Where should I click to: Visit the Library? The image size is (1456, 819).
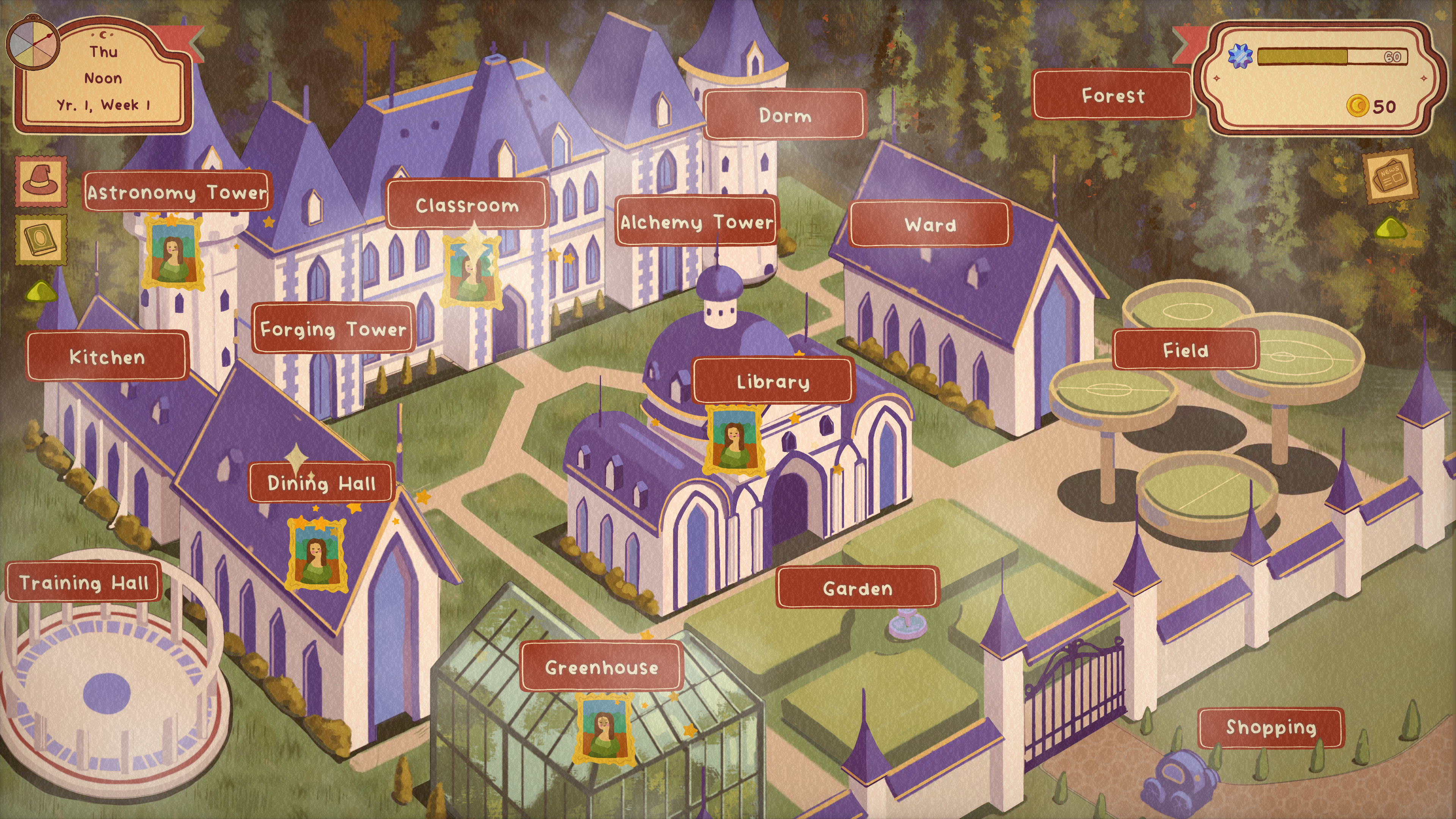pos(773,381)
